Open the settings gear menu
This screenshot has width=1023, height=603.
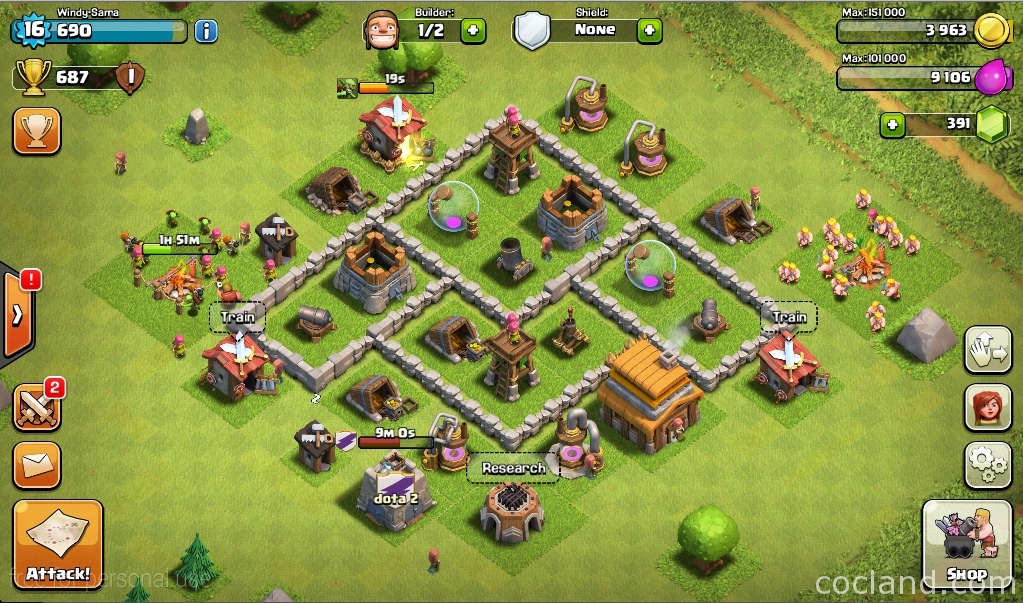tap(988, 464)
